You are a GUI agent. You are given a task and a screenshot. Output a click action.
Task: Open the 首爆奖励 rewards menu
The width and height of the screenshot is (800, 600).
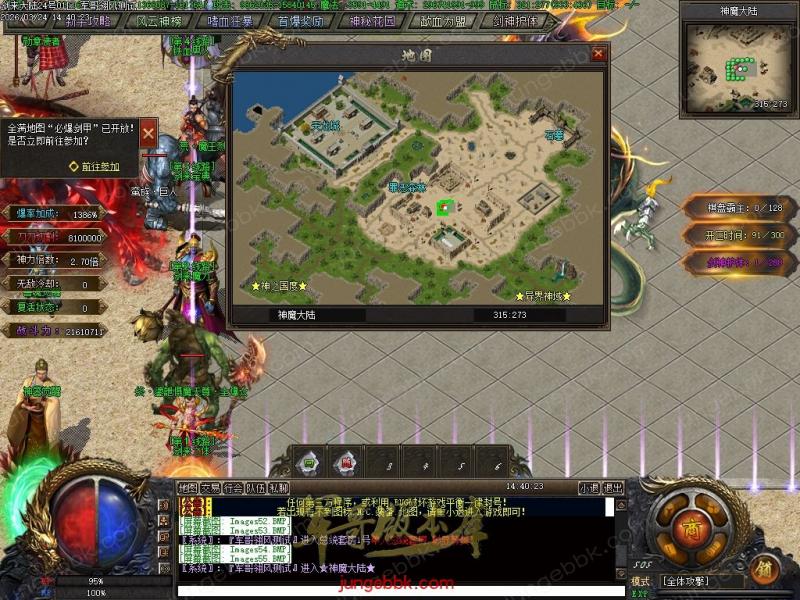coord(300,20)
